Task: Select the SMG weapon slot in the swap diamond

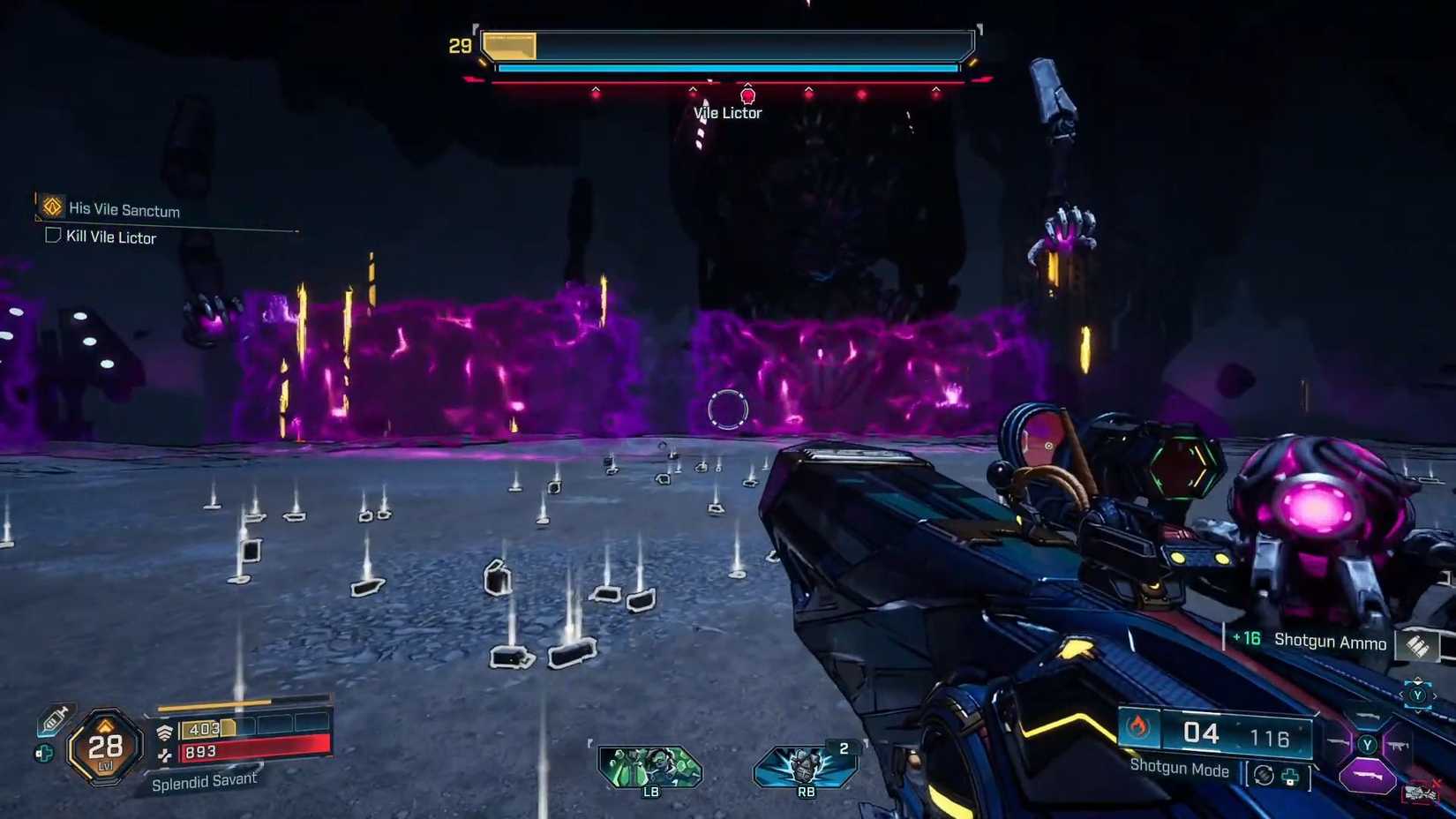Action: (x=1398, y=746)
